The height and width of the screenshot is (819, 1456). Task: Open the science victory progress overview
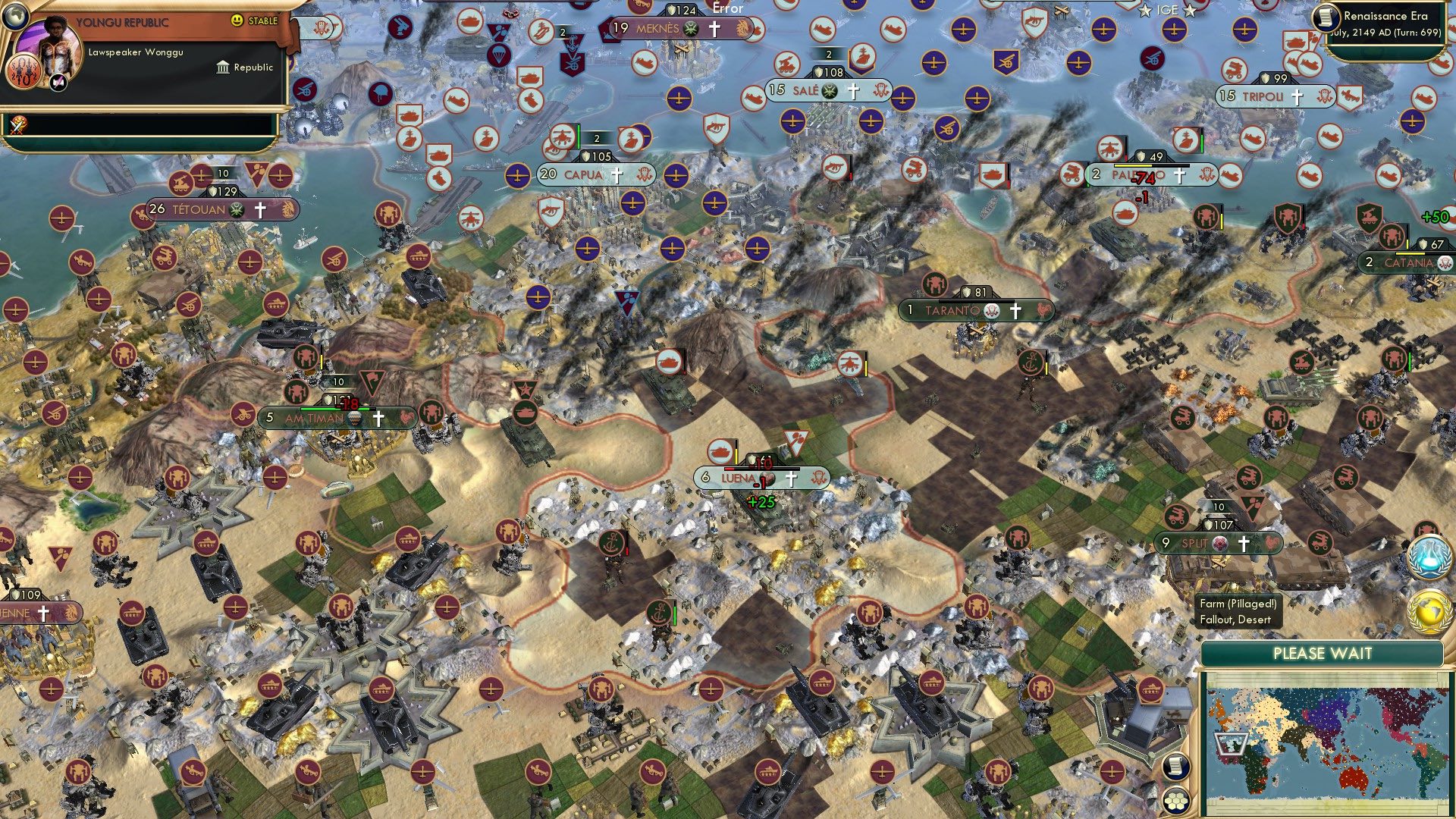click(1429, 558)
